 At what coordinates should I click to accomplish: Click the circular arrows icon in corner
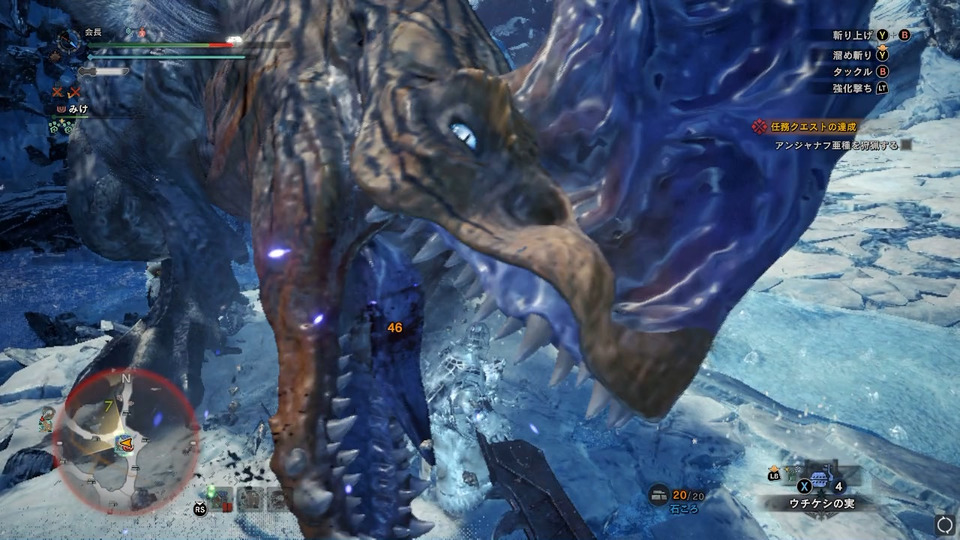pos(944,524)
